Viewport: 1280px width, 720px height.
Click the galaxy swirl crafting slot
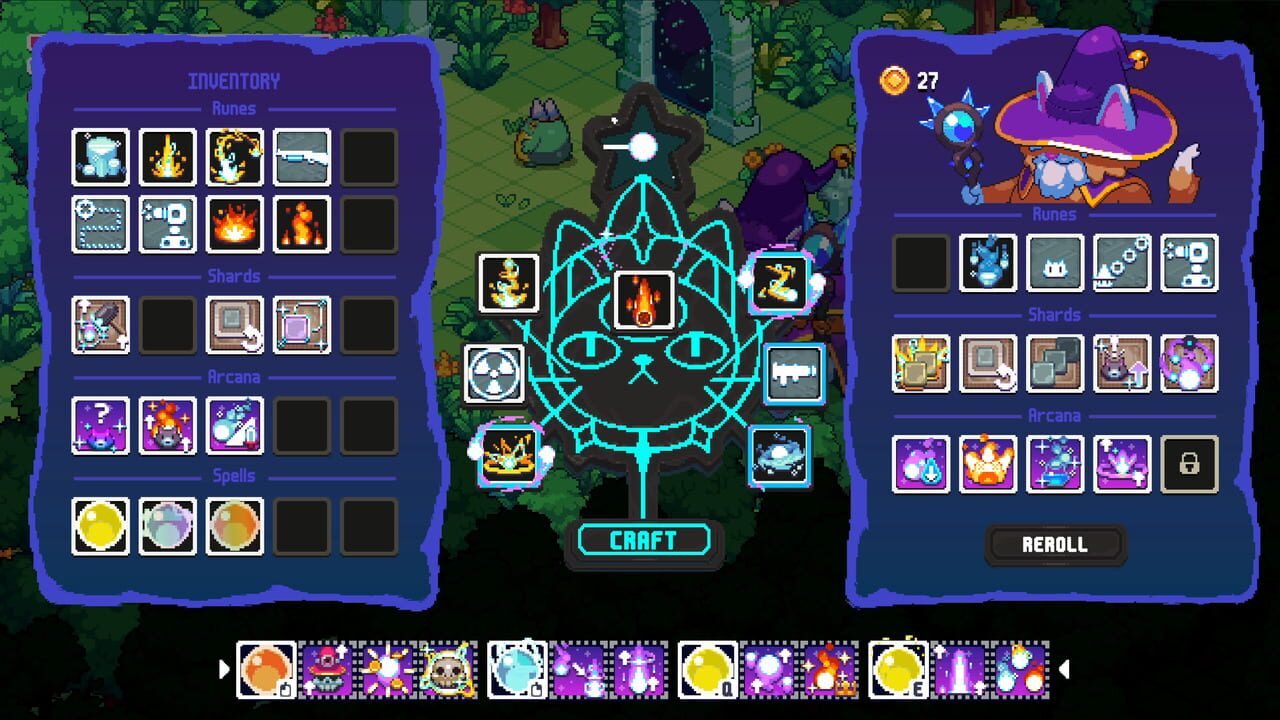(780, 456)
